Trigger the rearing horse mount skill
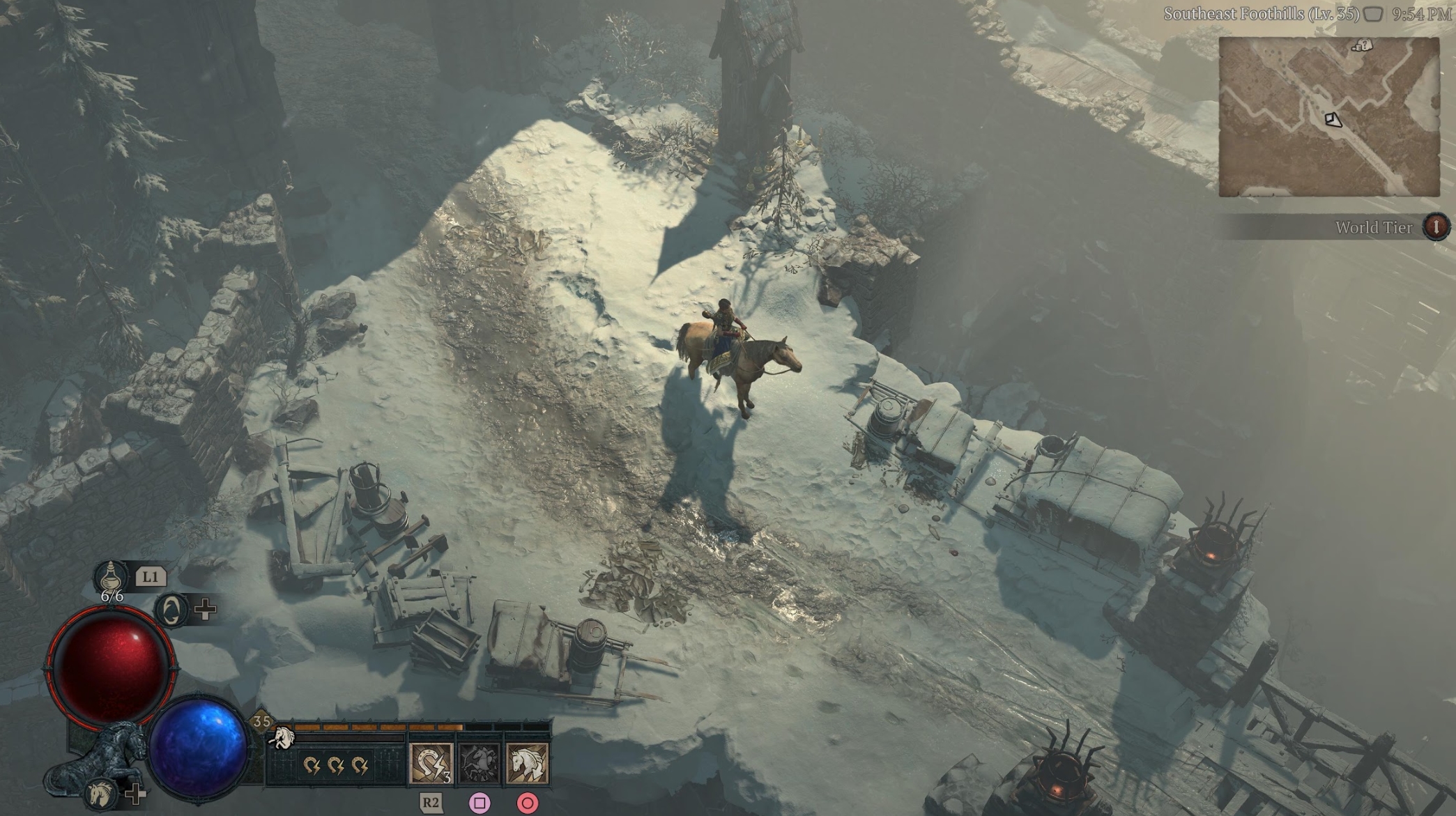 pos(480,763)
